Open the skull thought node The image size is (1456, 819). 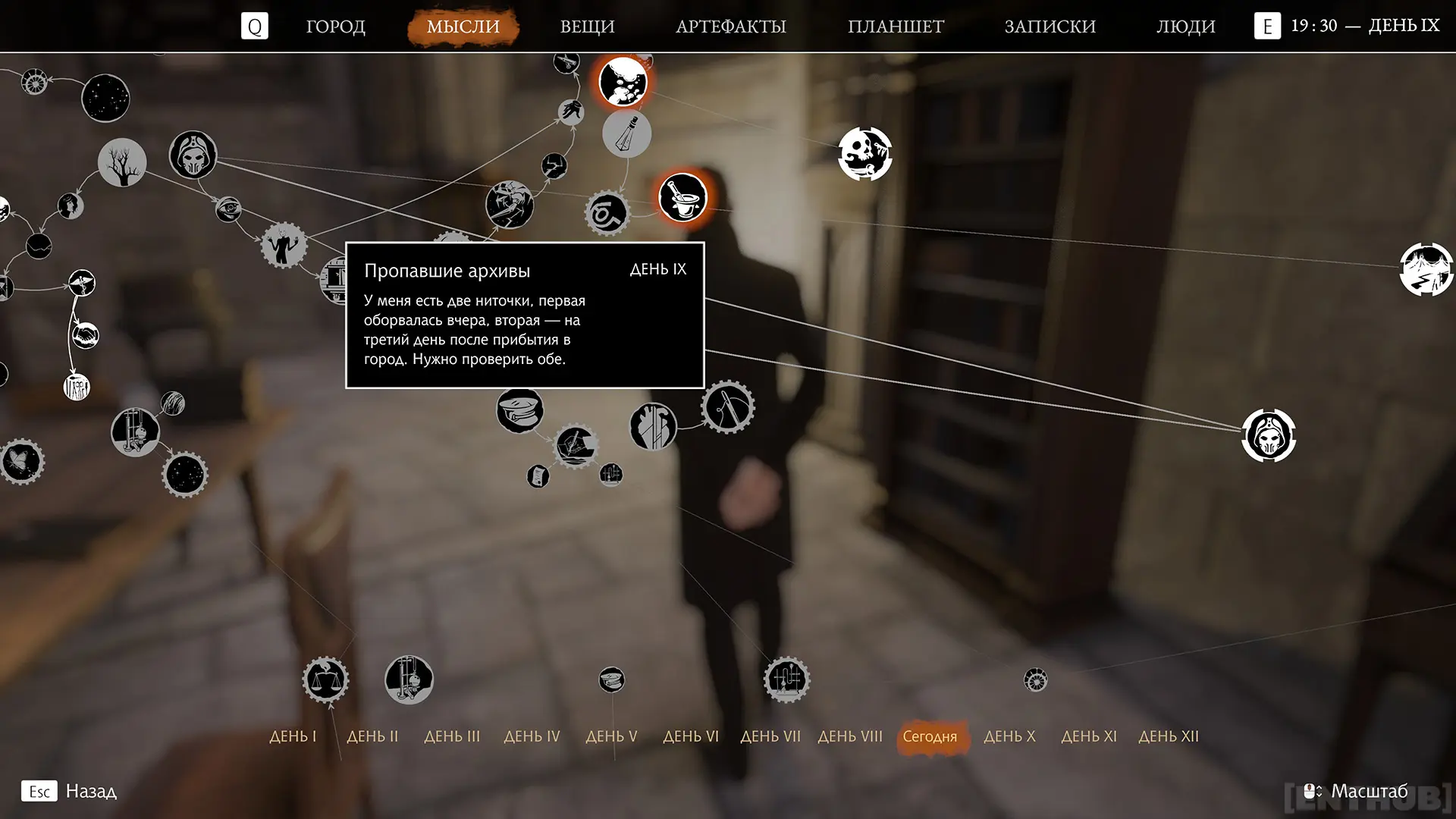pyautogui.click(x=864, y=154)
